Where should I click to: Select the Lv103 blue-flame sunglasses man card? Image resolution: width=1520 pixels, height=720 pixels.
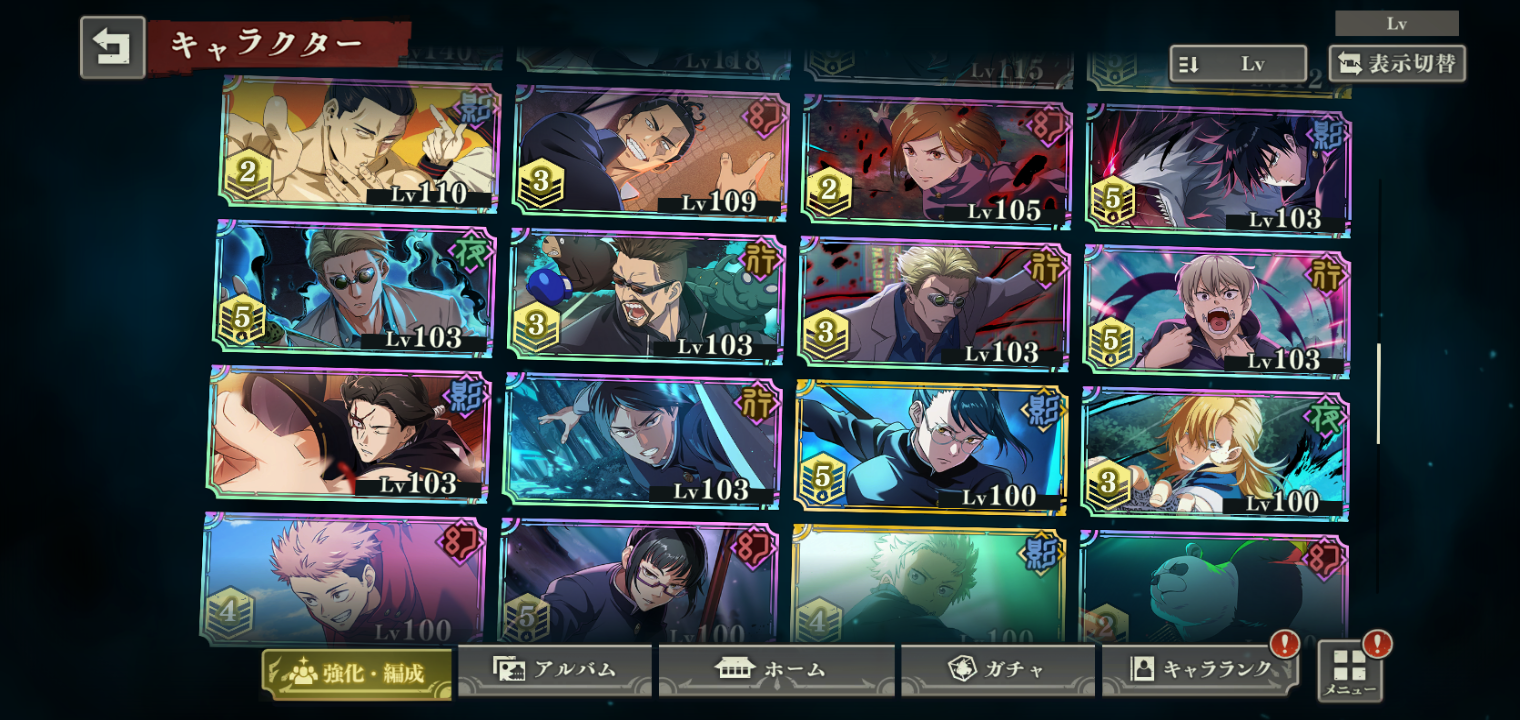click(355, 289)
